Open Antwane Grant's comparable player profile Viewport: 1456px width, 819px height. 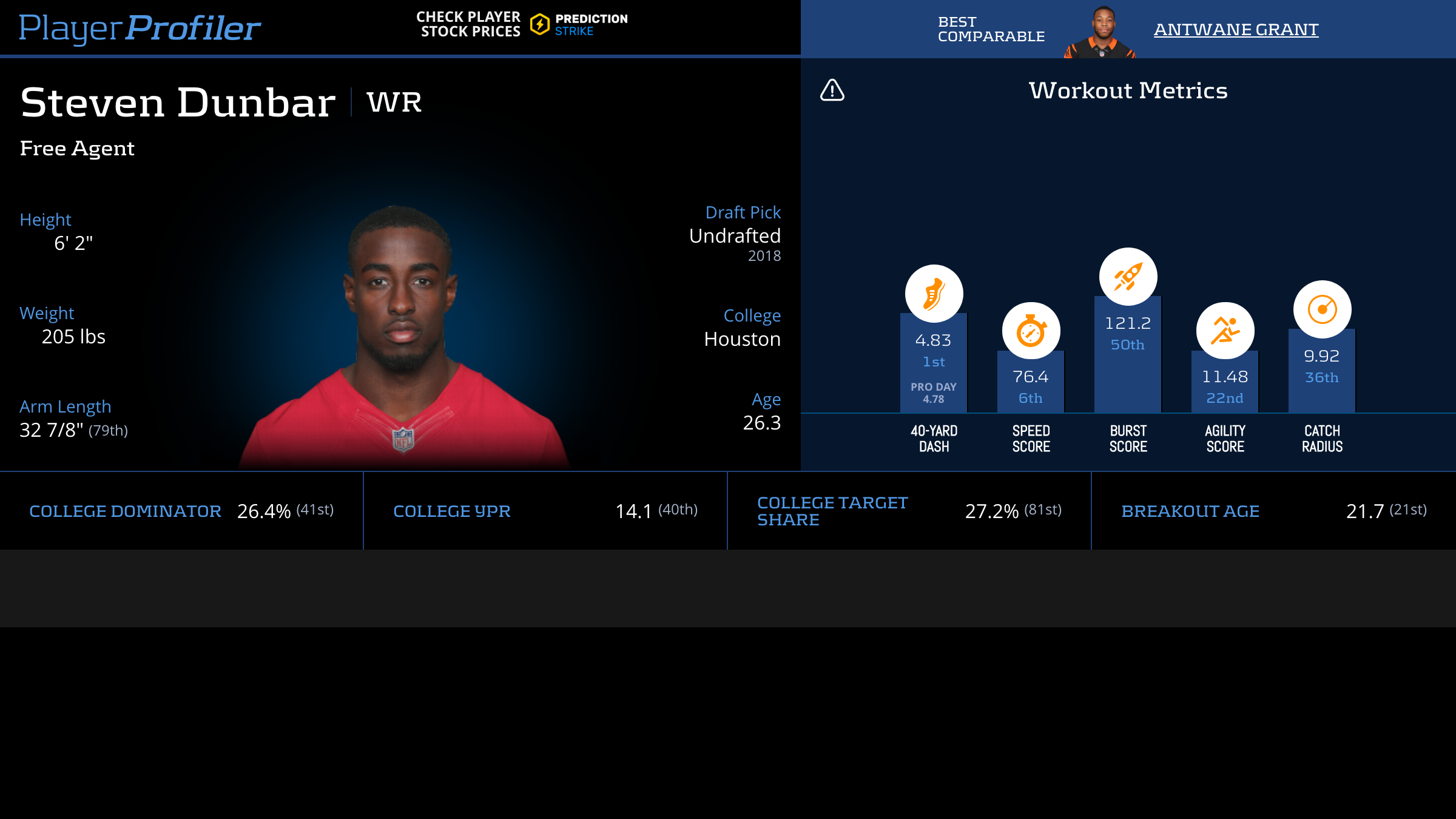[1236, 29]
